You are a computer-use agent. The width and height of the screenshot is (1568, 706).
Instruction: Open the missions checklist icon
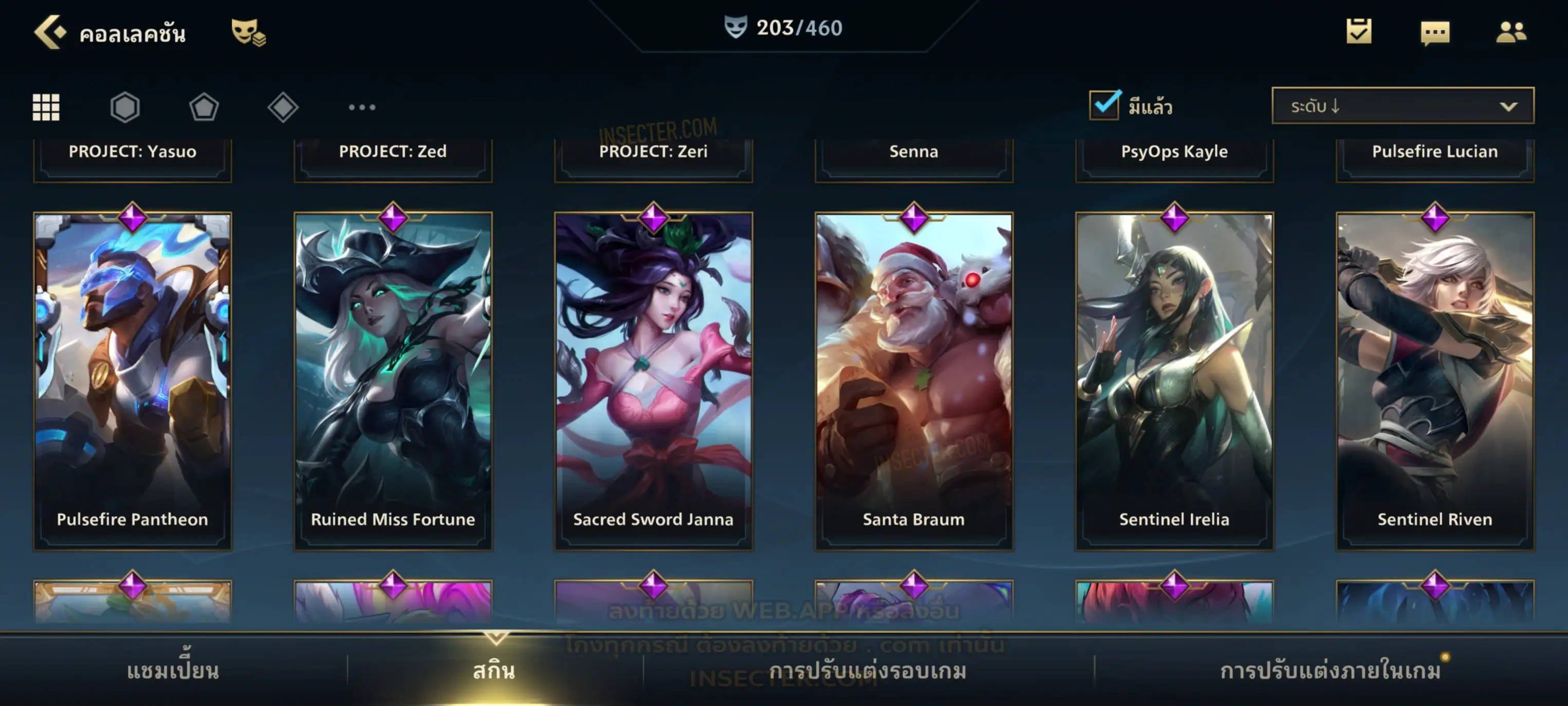tap(1359, 32)
